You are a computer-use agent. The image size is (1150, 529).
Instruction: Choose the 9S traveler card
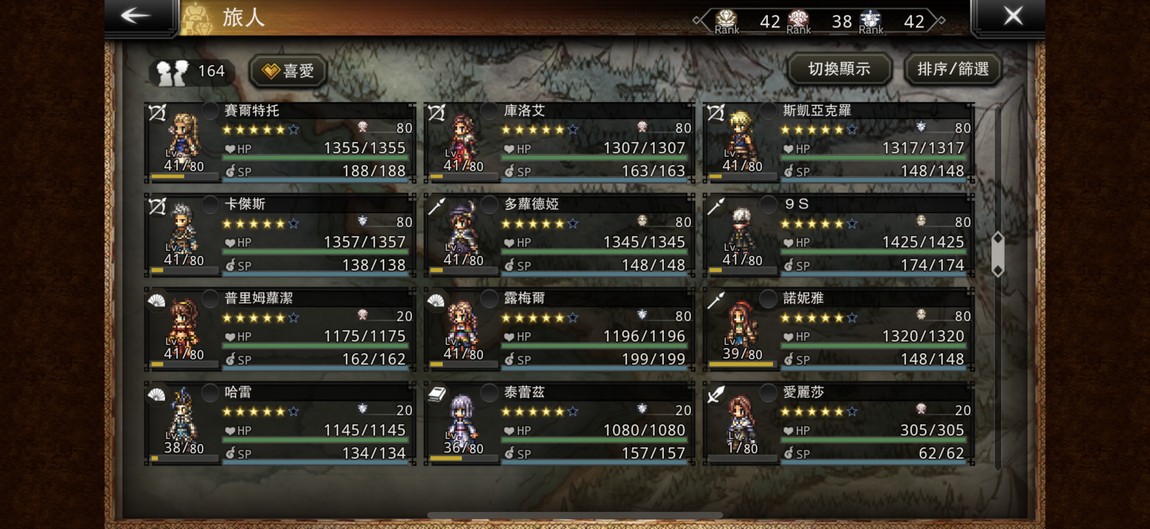838,236
